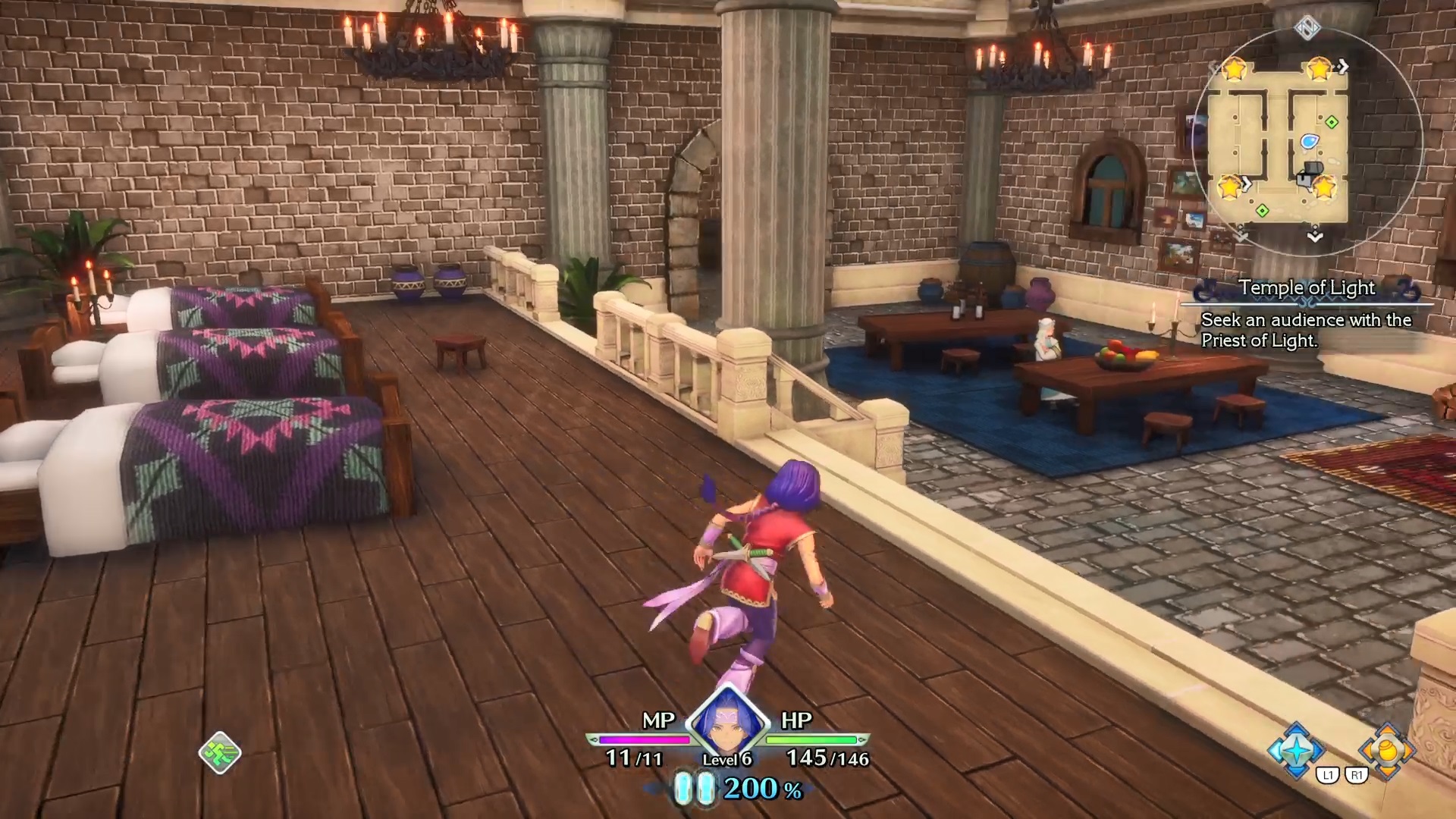
Task: Open the orange item pot ring menu
Action: click(x=1387, y=750)
